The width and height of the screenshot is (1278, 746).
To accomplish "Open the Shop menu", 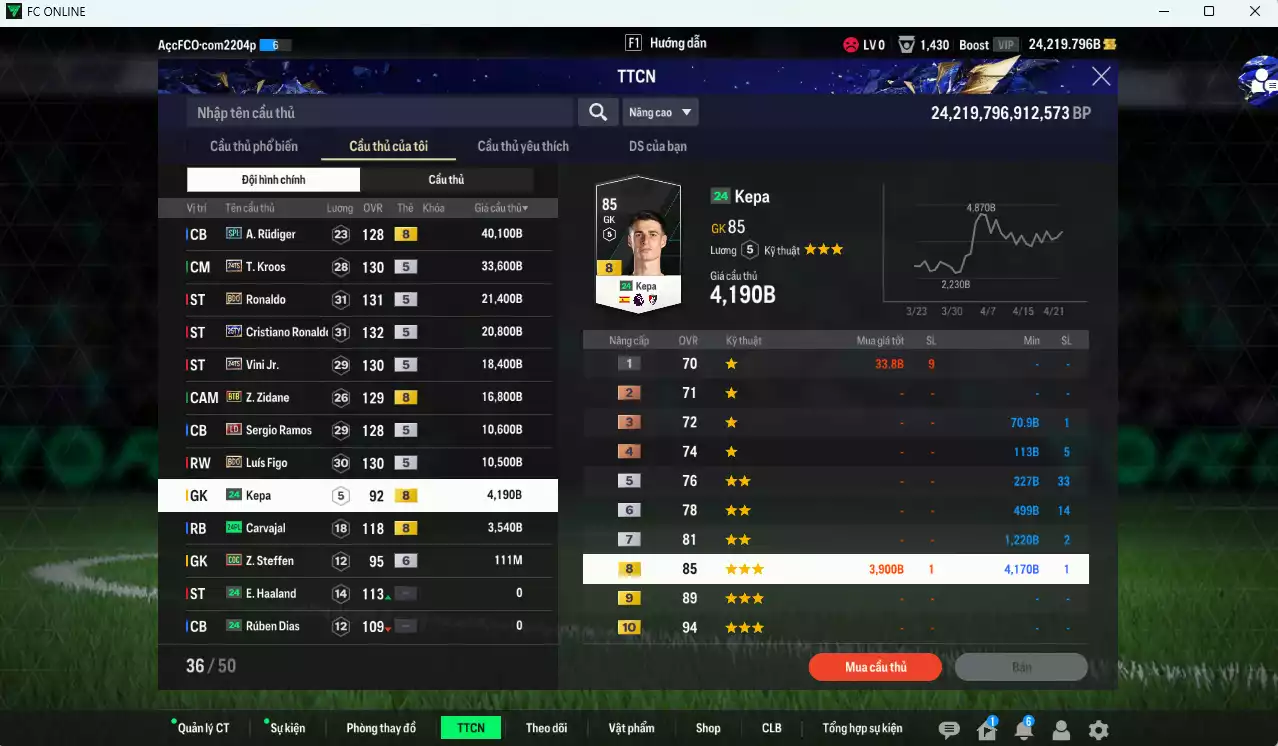I will [708, 728].
